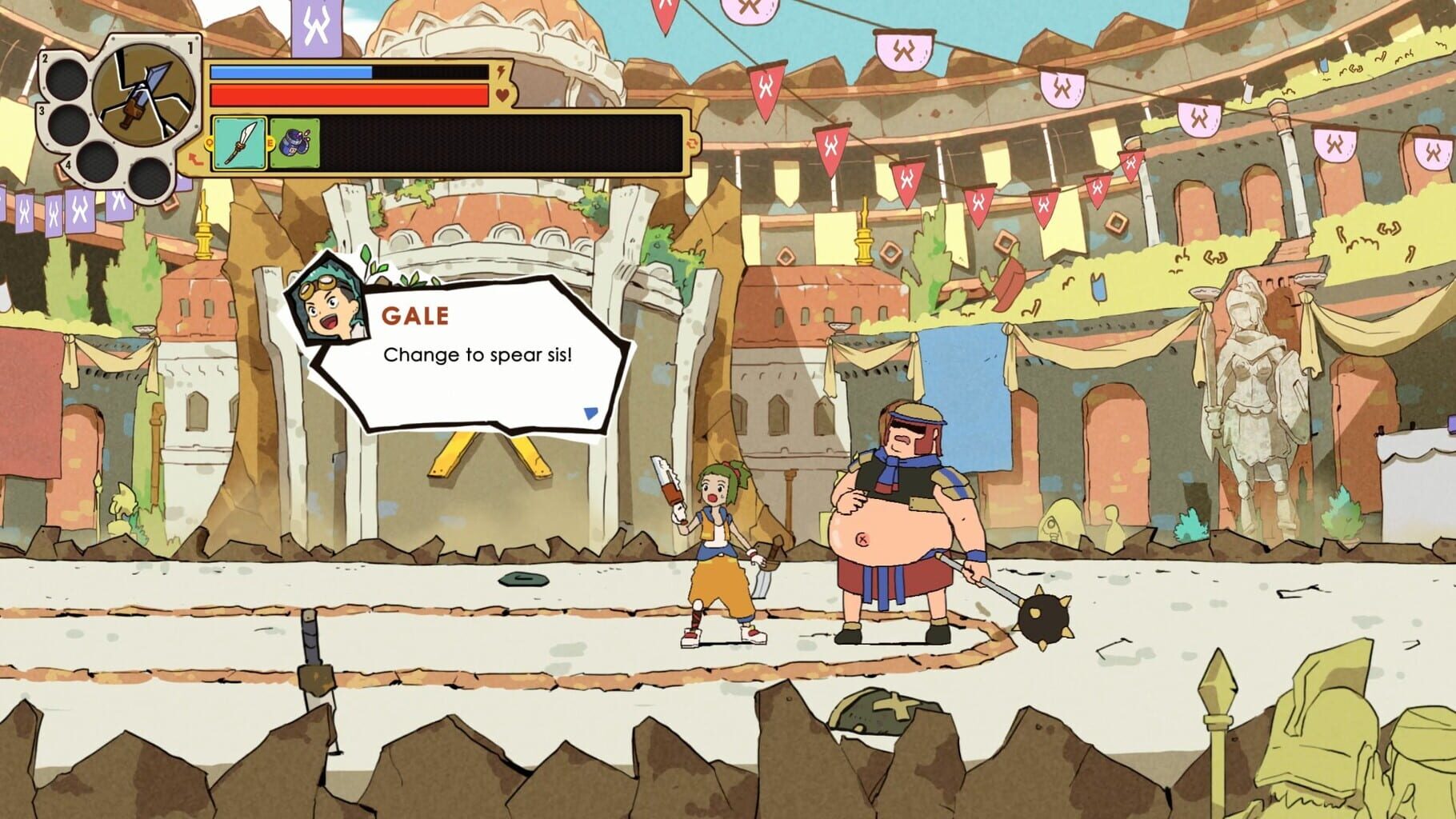Click the GALE name label in the dialogue
This screenshot has height=819, width=1456.
[x=415, y=317]
